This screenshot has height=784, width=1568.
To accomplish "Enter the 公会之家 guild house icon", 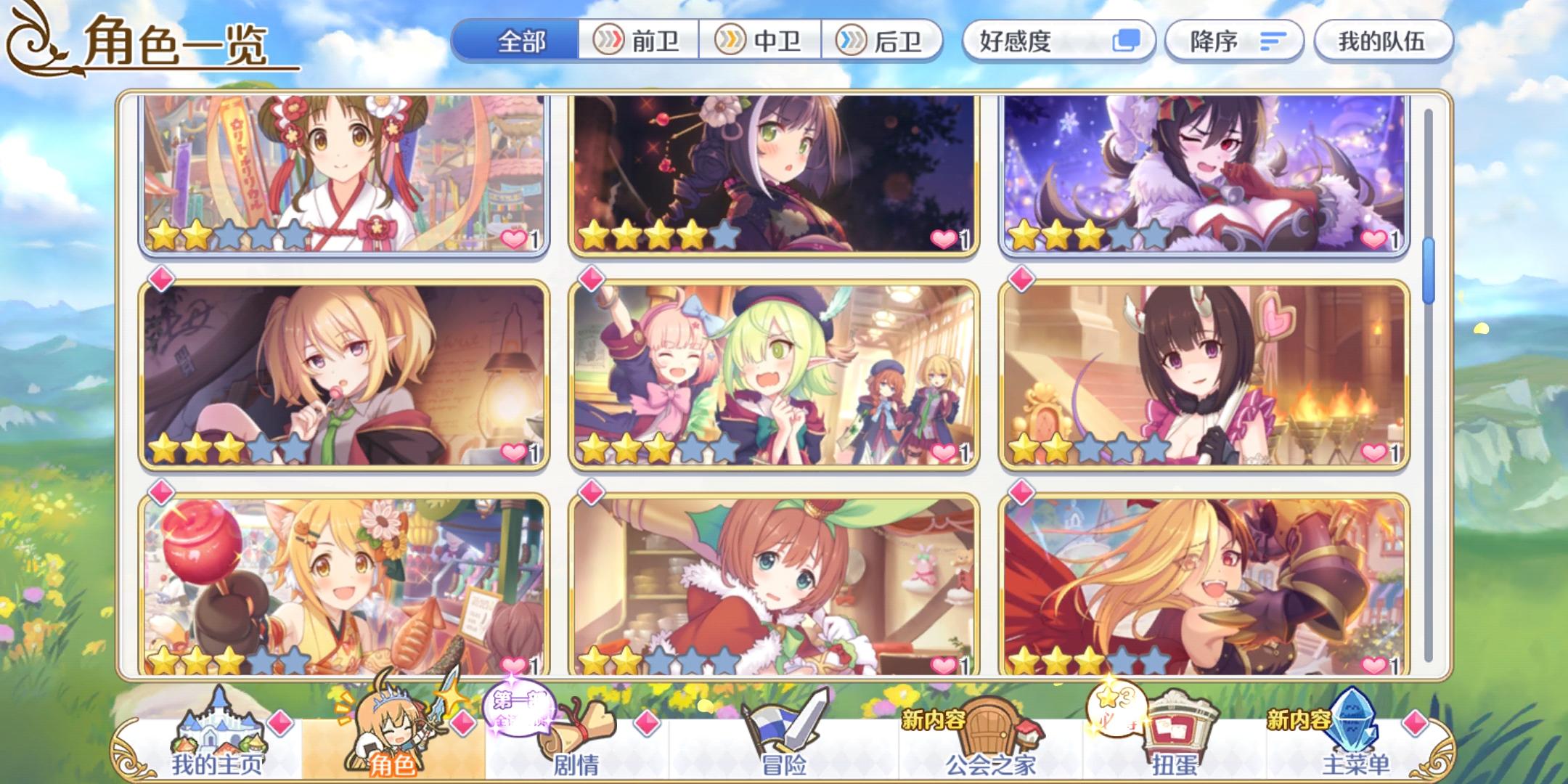I will point(987,726).
